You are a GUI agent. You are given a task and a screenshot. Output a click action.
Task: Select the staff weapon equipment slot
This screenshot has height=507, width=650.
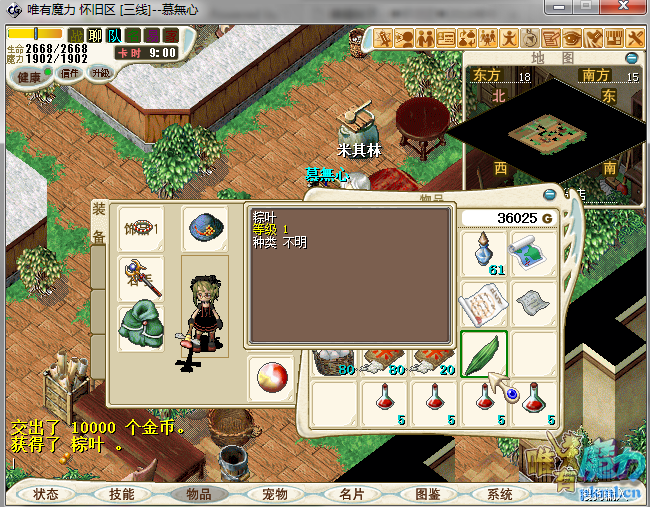pos(140,278)
